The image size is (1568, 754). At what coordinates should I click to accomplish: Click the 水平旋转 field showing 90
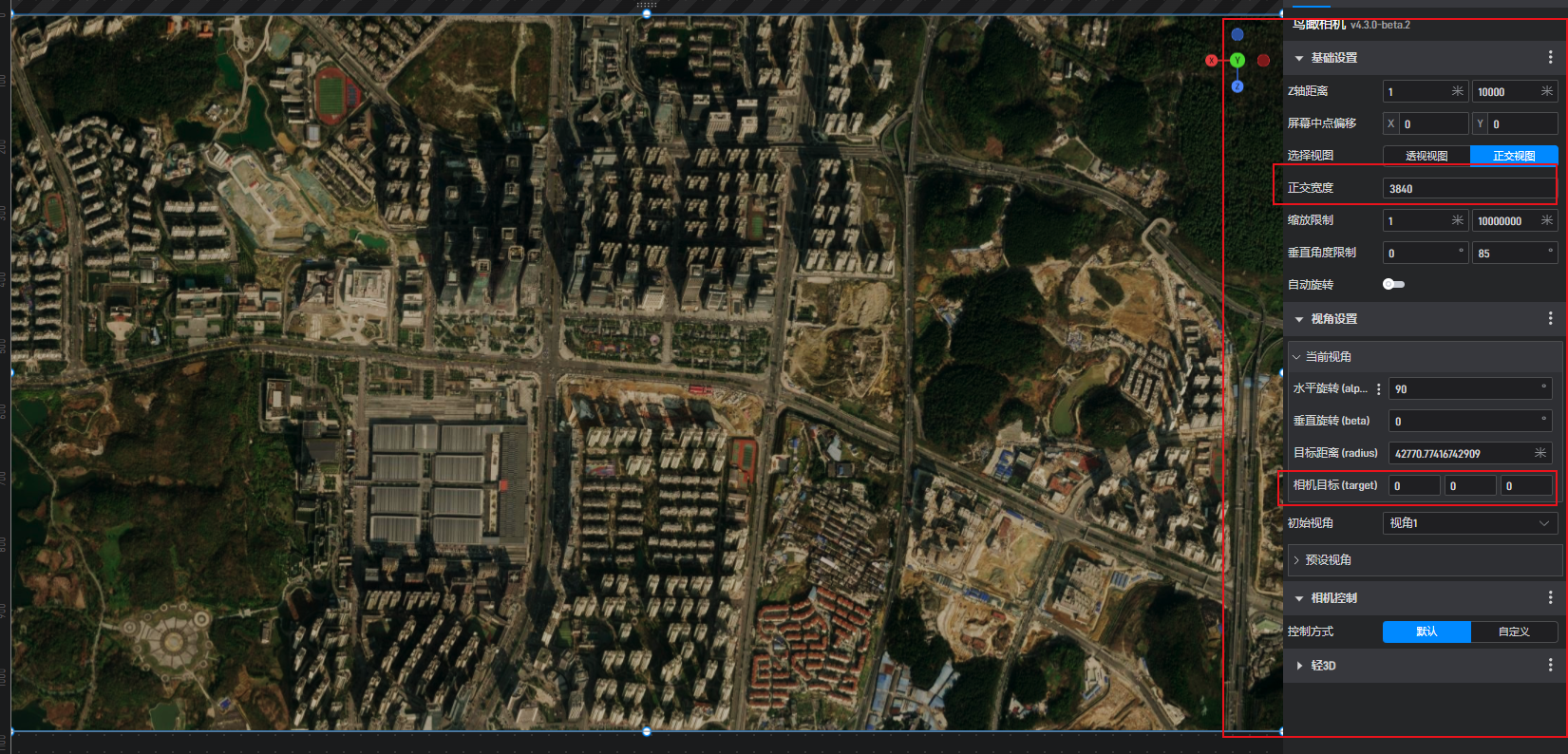pyautogui.click(x=1465, y=389)
